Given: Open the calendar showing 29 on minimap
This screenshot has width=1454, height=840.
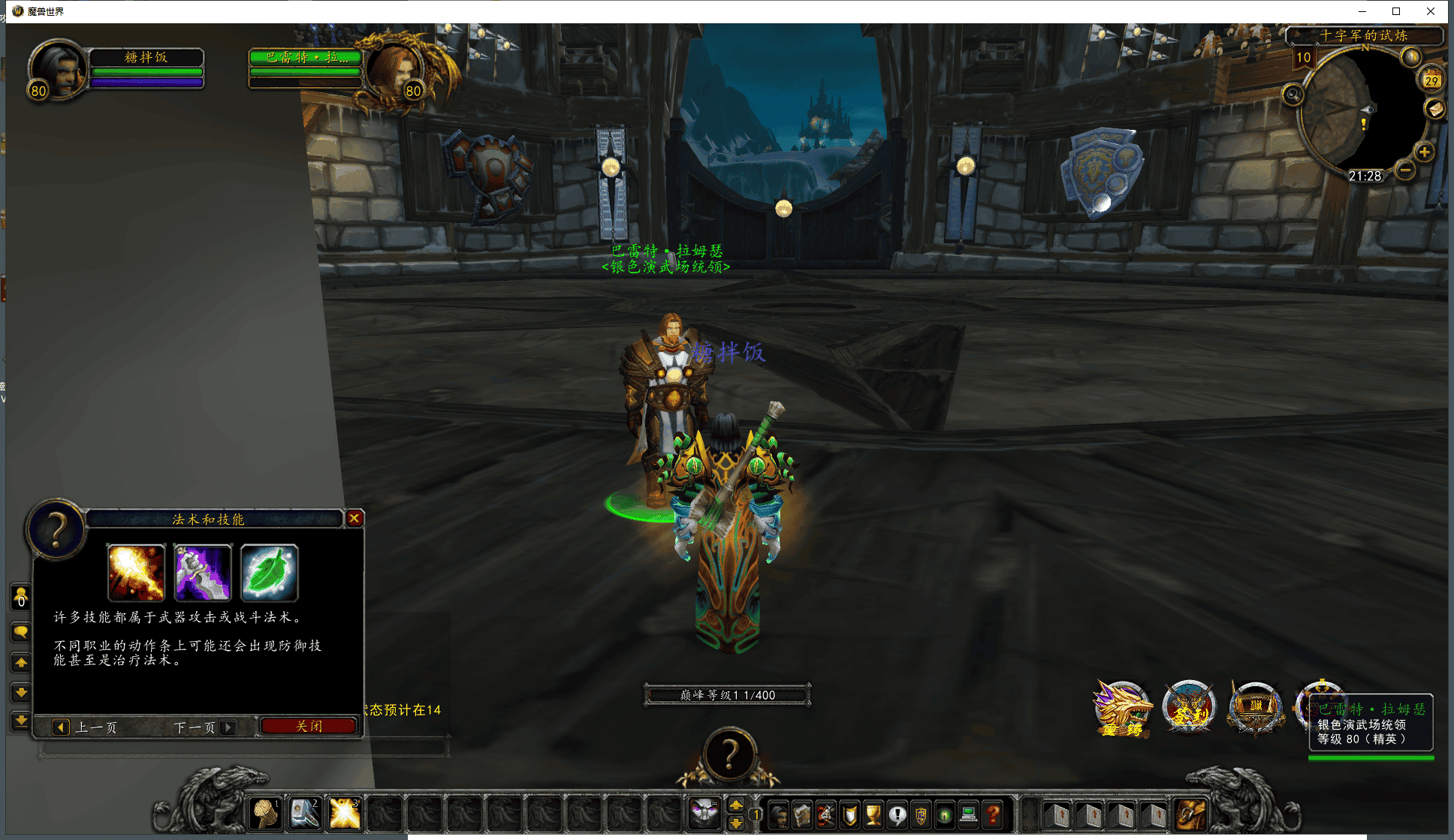Looking at the screenshot, I should [x=1431, y=80].
